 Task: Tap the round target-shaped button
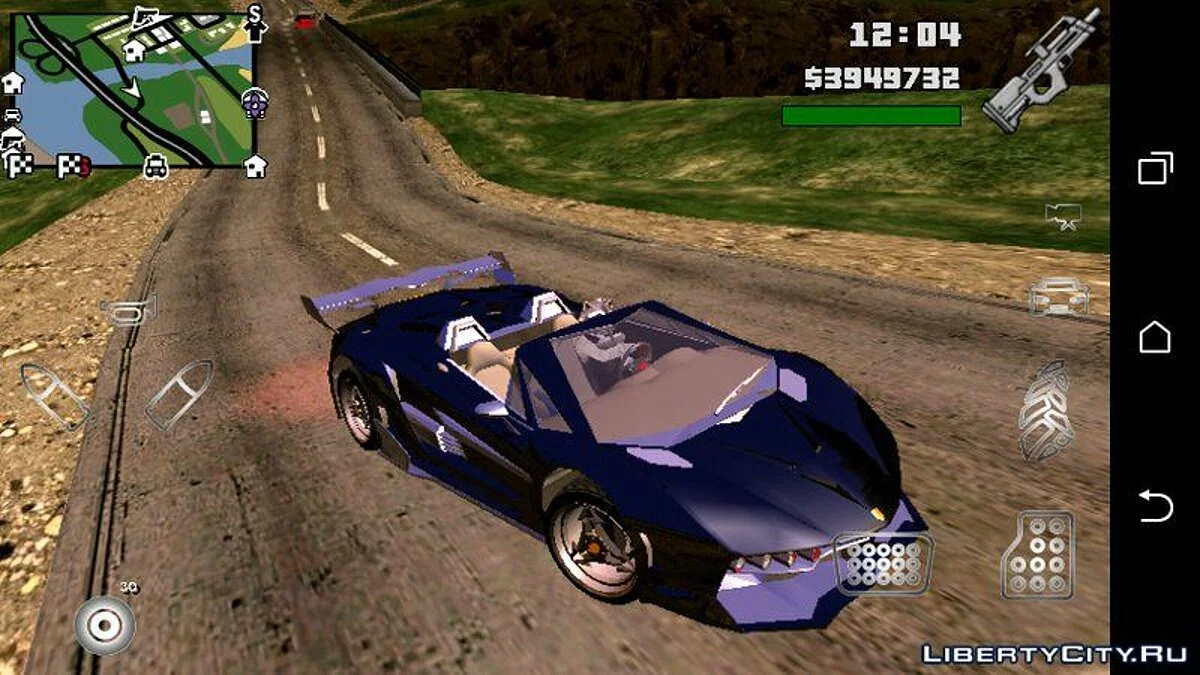[x=104, y=625]
